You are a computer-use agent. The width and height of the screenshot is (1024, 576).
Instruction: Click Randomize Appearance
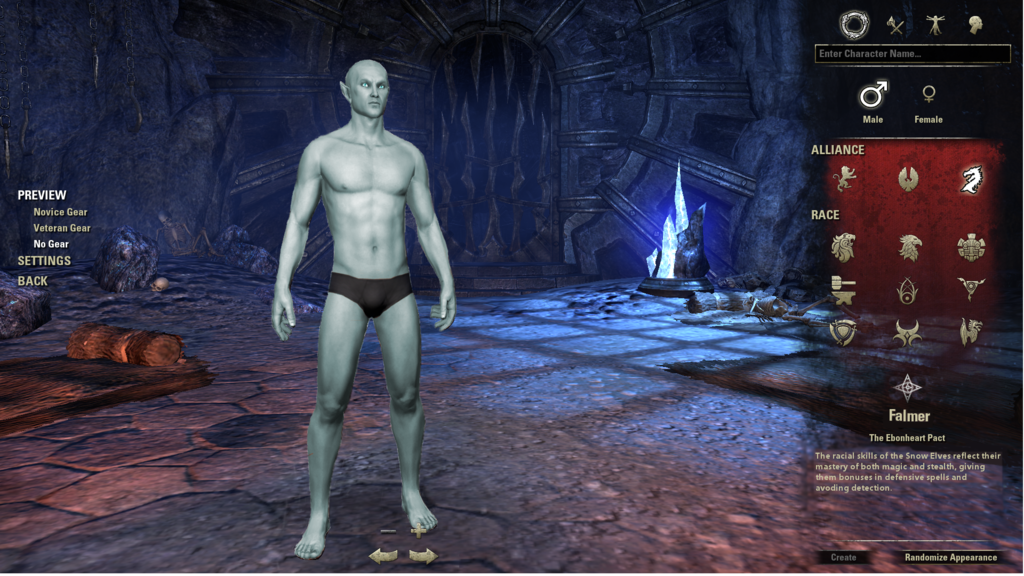pyautogui.click(x=950, y=557)
